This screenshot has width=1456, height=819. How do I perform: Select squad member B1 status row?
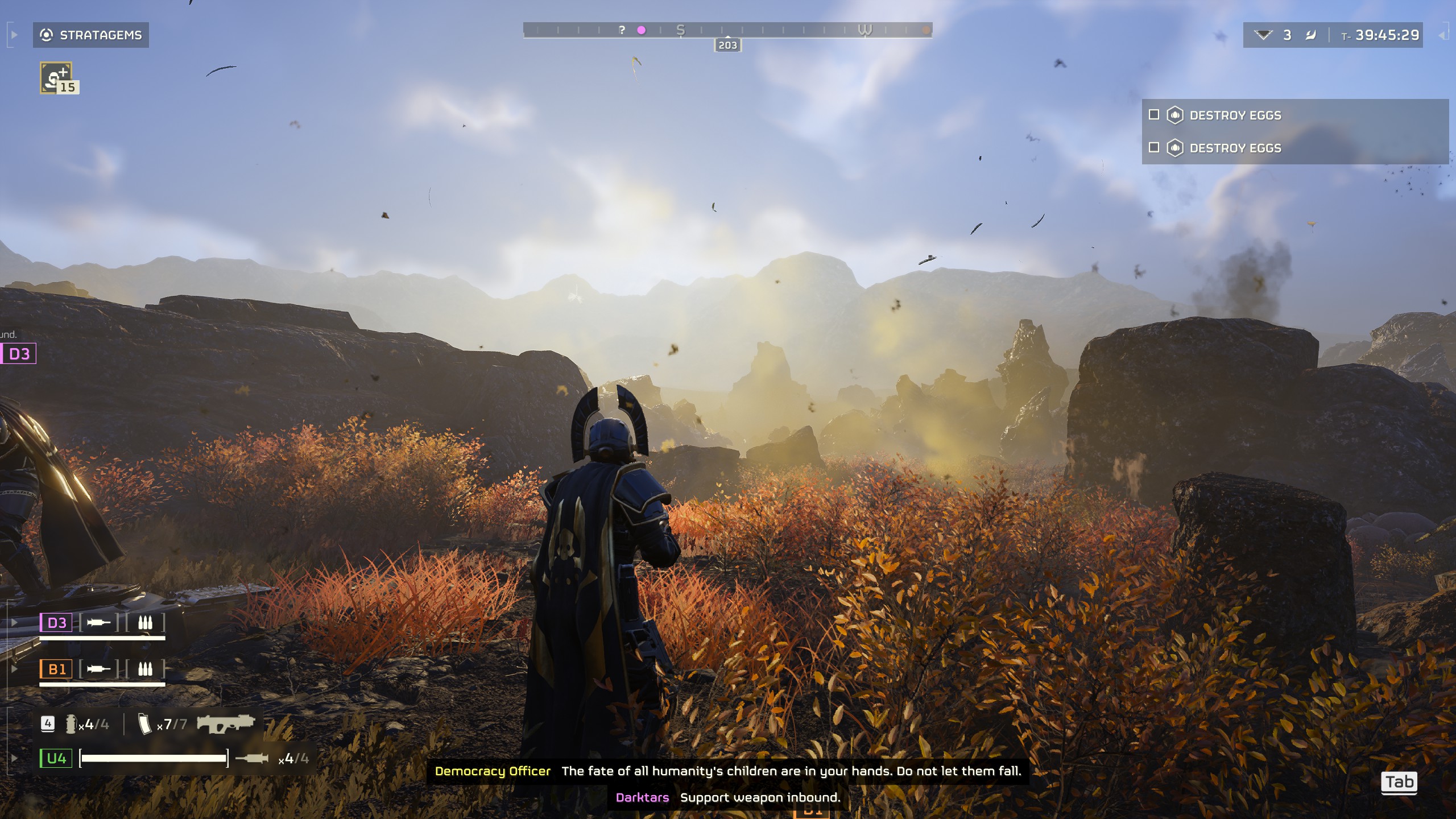[x=102, y=669]
